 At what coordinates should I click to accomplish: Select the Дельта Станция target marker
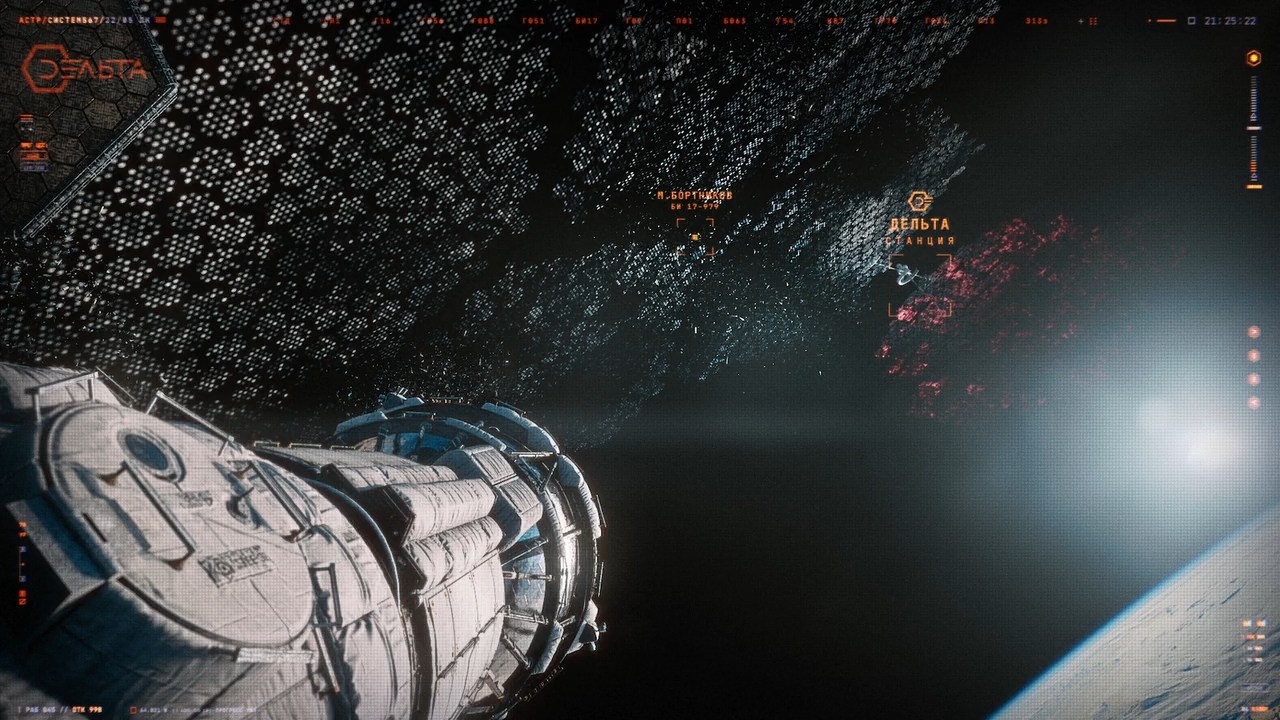919,285
